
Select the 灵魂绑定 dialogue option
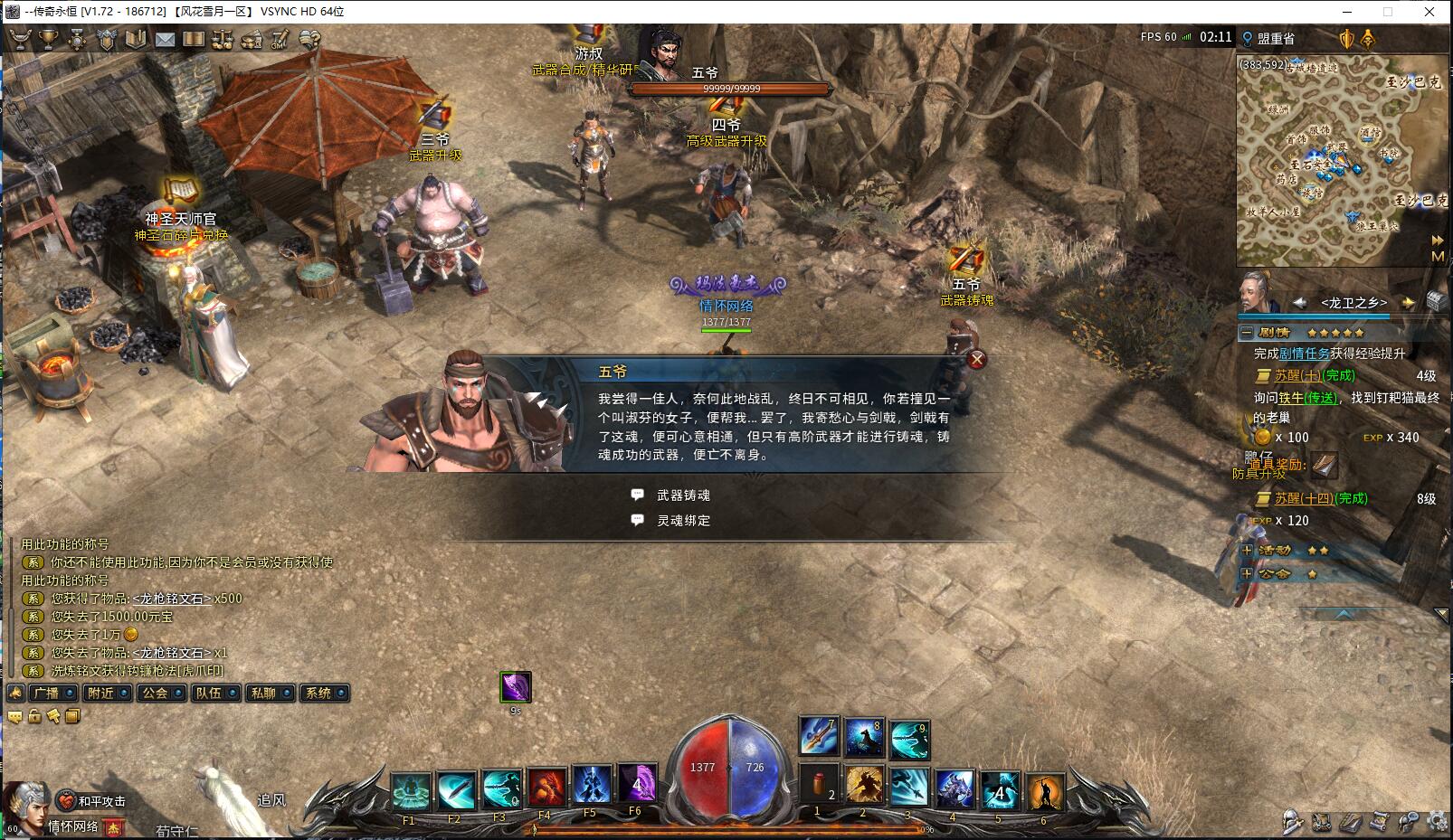683,521
